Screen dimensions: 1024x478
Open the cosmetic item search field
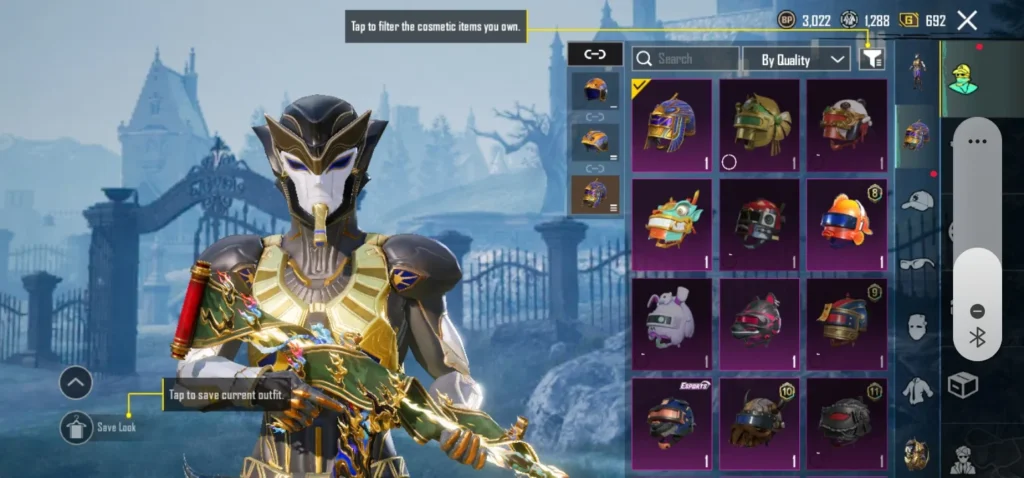point(686,59)
